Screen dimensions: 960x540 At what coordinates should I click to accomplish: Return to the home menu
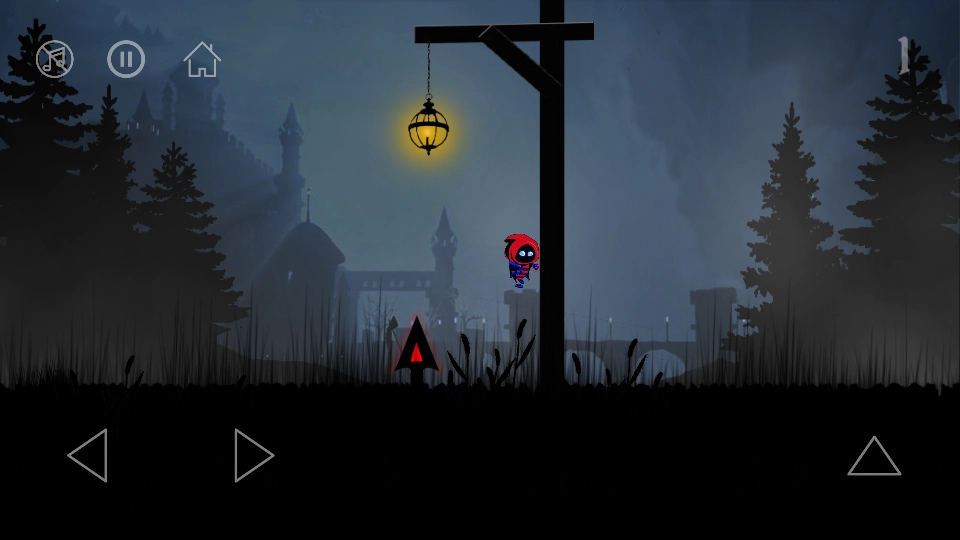click(202, 59)
